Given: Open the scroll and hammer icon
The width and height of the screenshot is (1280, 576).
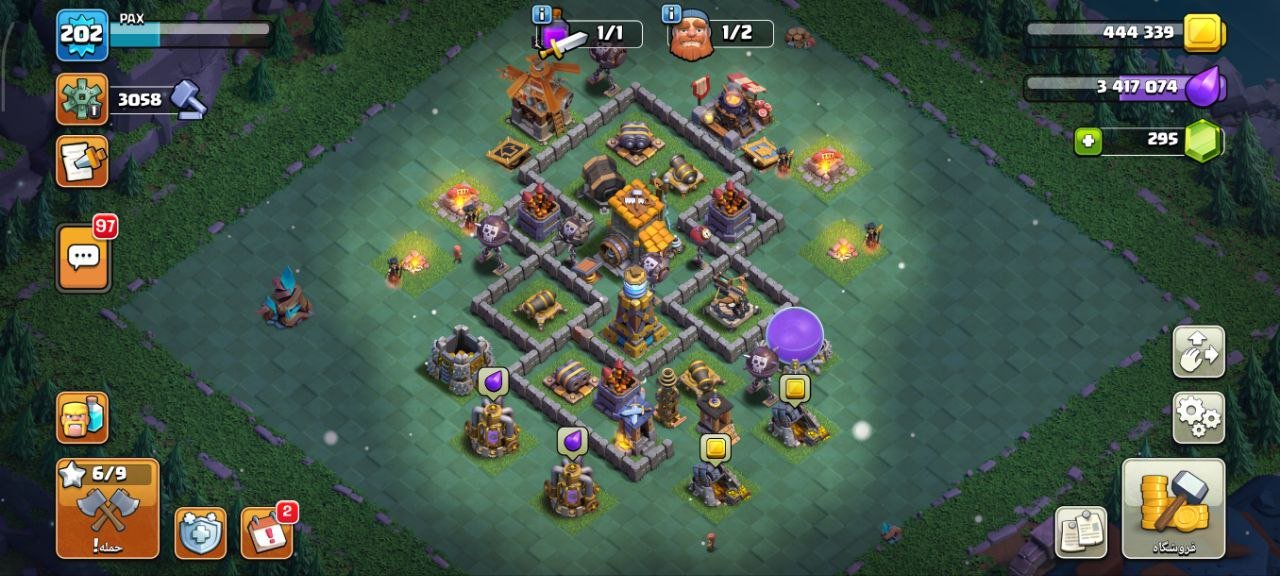Looking at the screenshot, I should pyautogui.click(x=82, y=161).
